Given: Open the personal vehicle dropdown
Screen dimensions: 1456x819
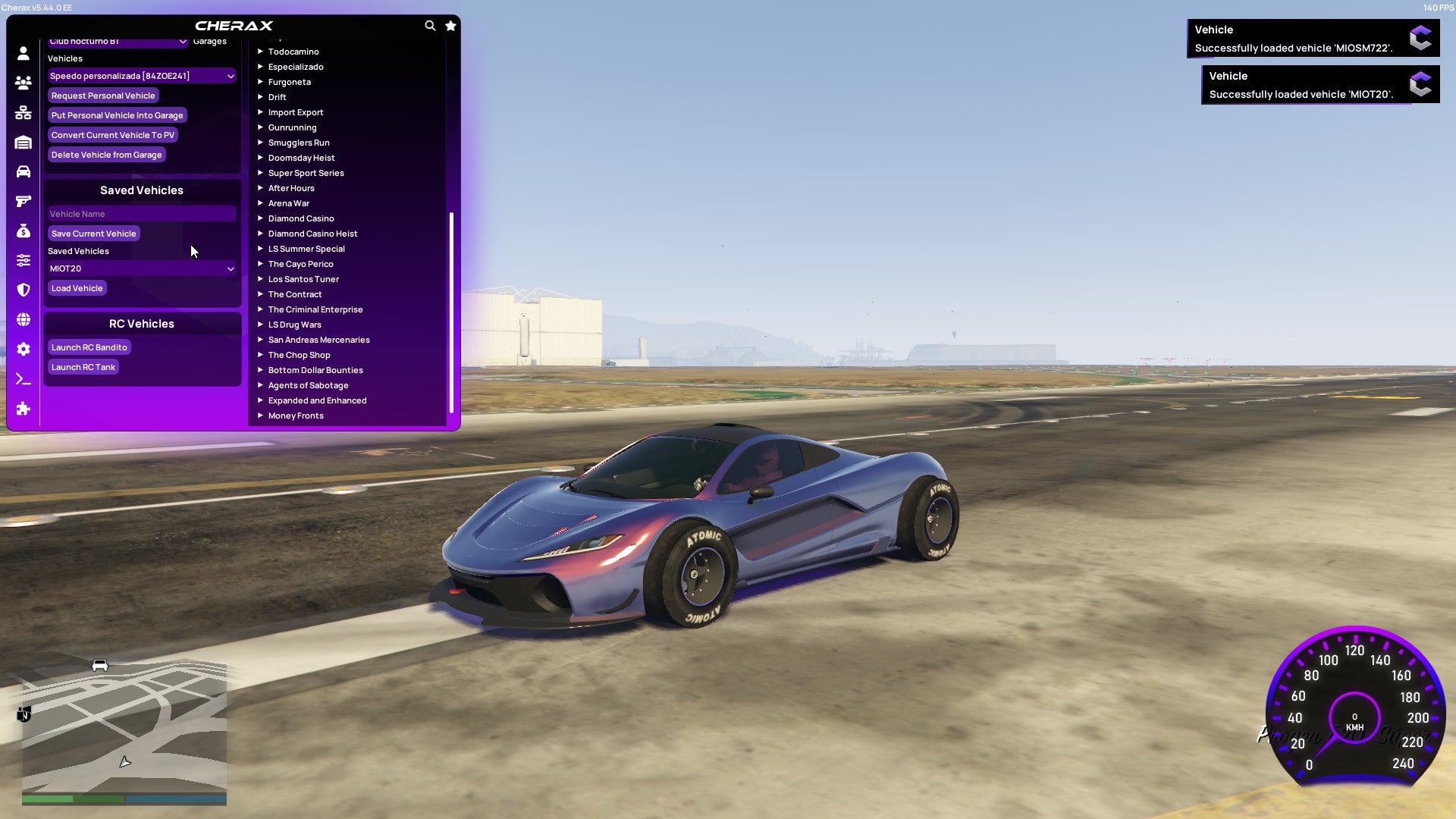Looking at the screenshot, I should click(x=141, y=76).
